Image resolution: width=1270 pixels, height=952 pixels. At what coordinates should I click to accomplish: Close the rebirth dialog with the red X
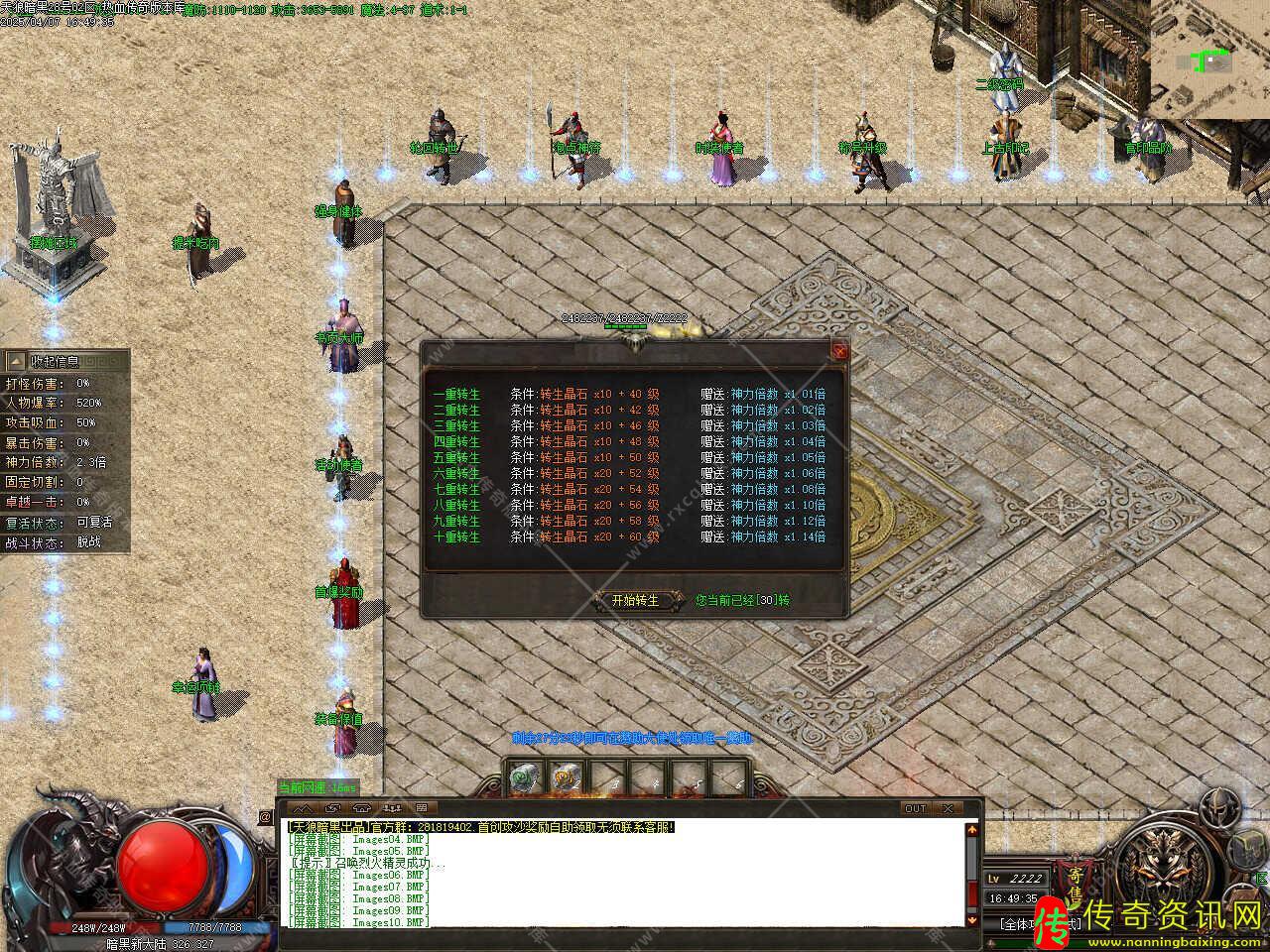point(840,351)
